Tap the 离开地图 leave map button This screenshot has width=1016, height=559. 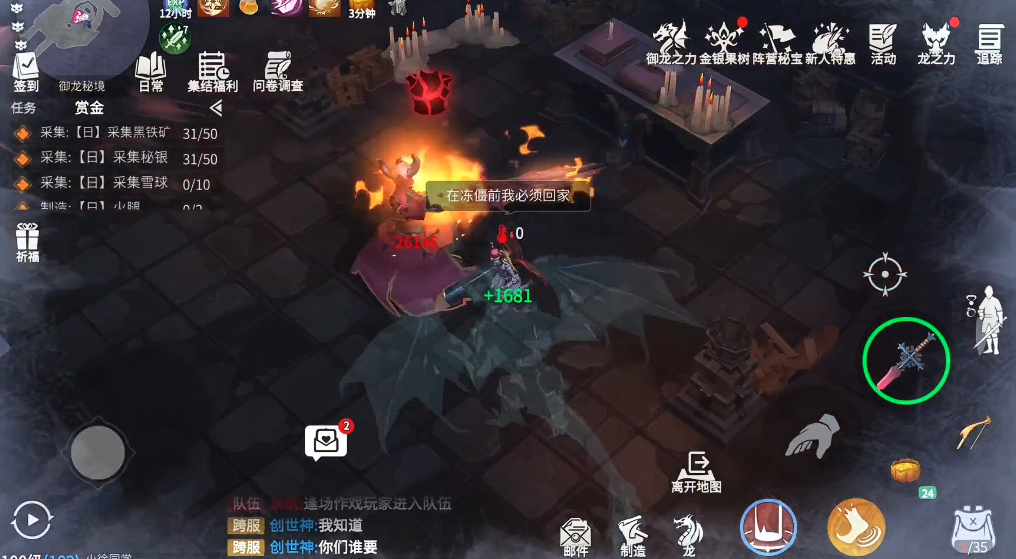point(697,471)
